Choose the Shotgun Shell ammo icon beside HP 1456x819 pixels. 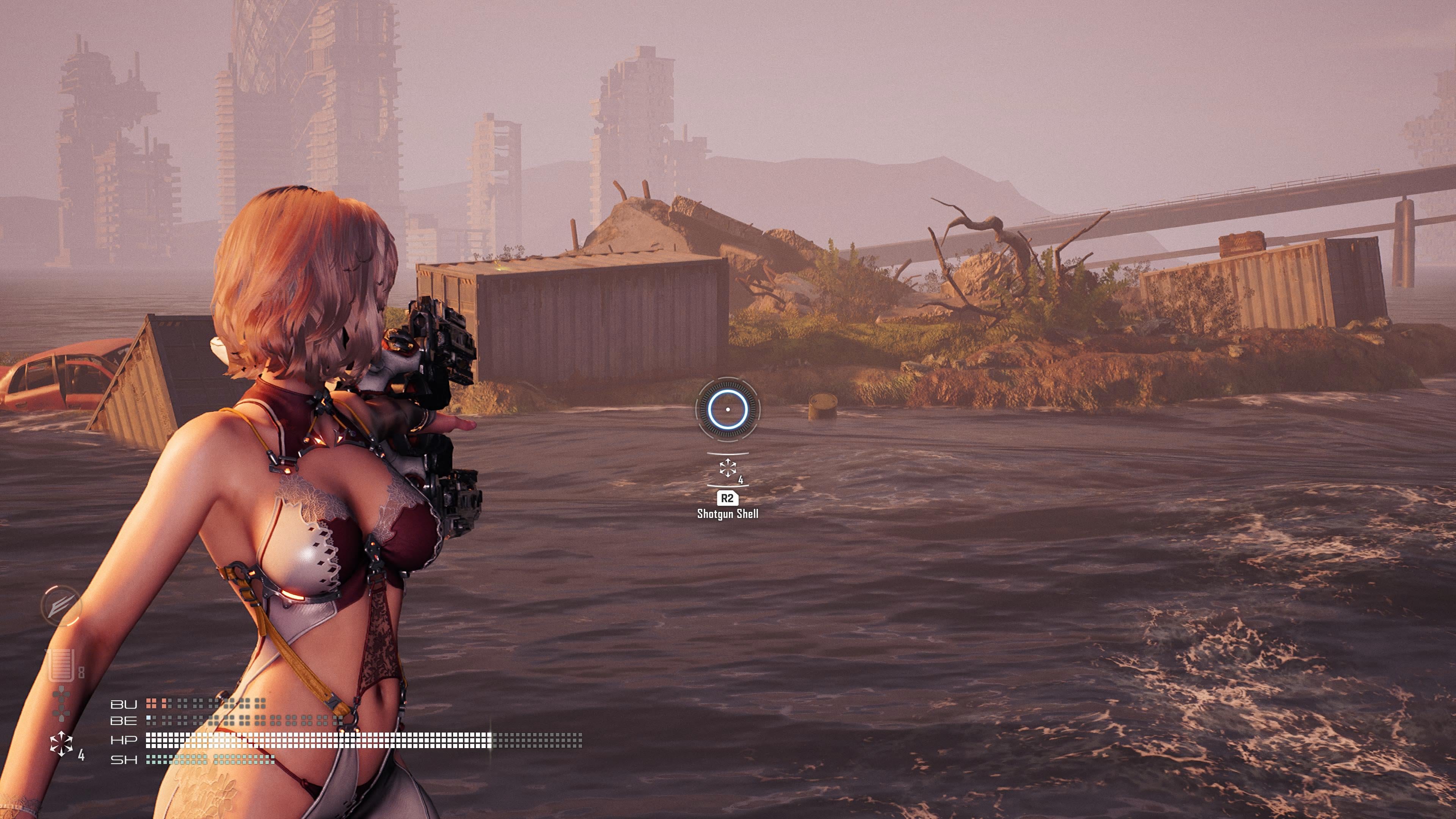[x=61, y=743]
